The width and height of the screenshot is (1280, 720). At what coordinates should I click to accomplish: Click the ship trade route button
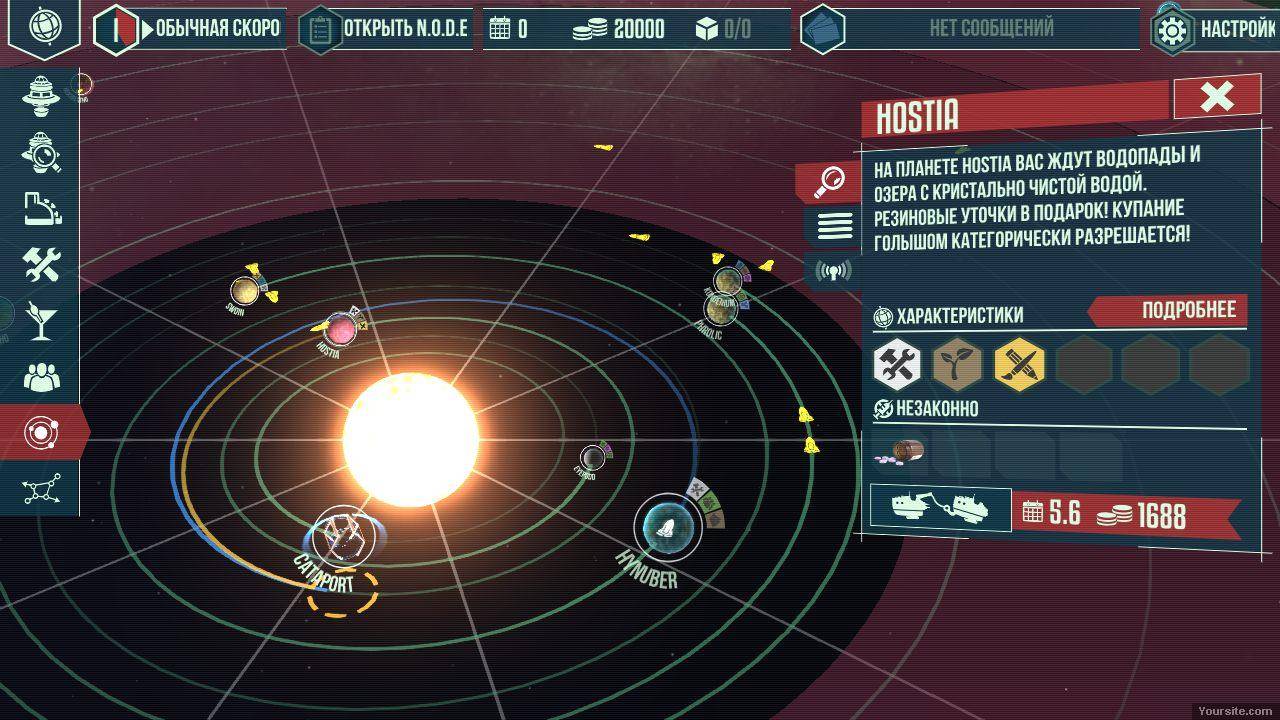(938, 507)
